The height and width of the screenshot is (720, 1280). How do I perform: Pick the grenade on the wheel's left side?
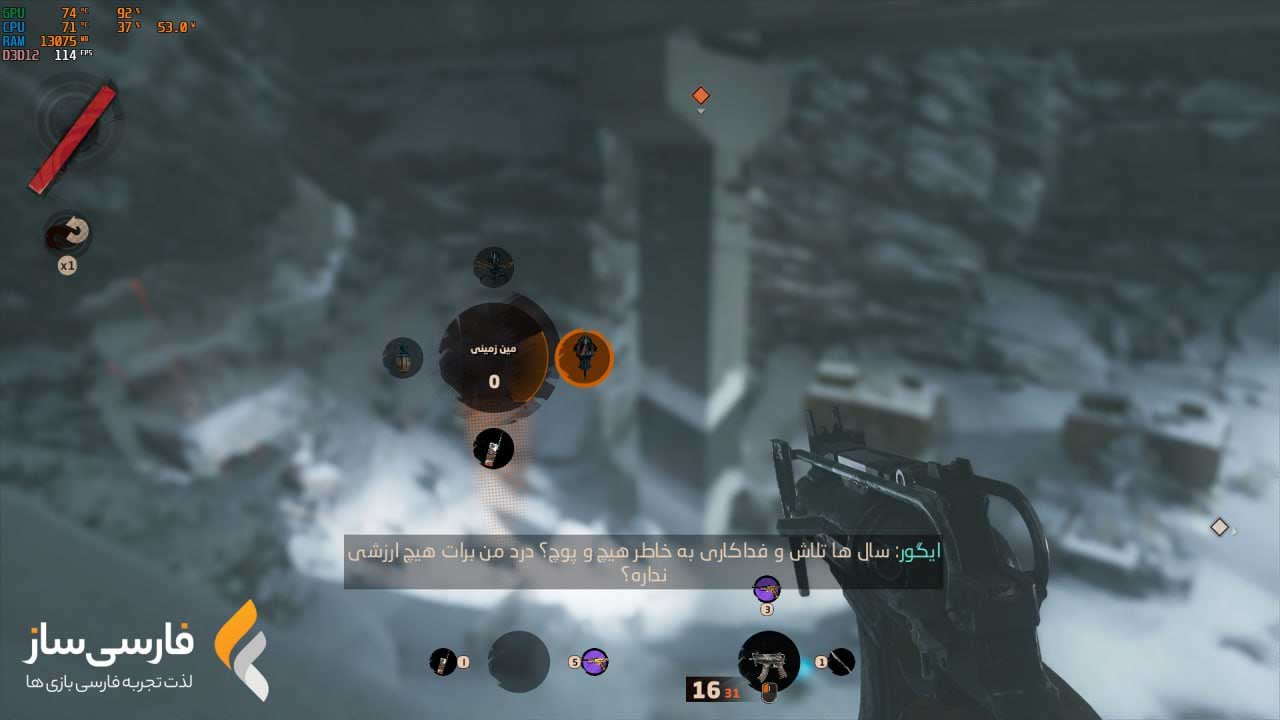403,358
